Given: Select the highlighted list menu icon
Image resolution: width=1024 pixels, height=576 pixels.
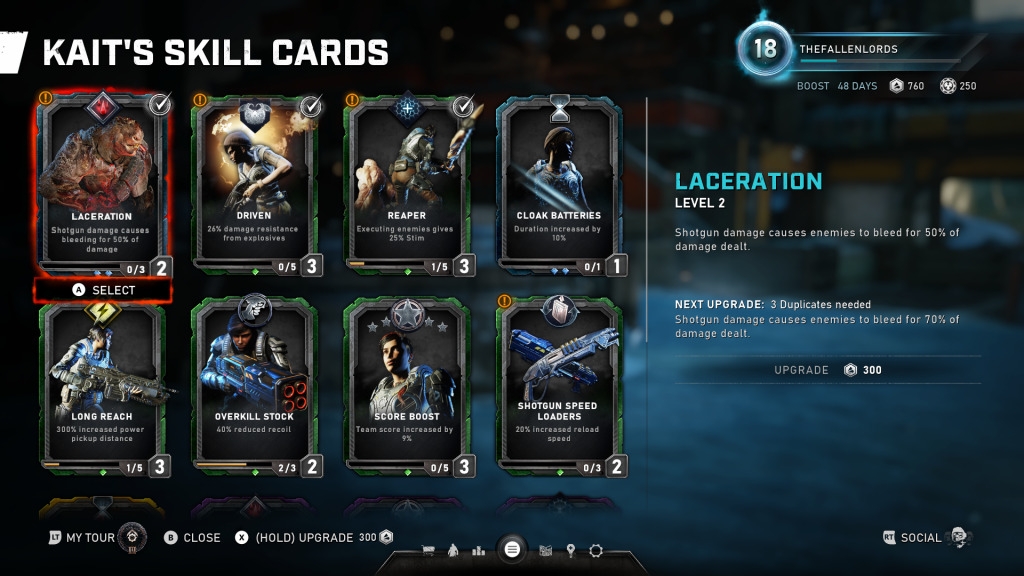Looking at the screenshot, I should coord(512,549).
